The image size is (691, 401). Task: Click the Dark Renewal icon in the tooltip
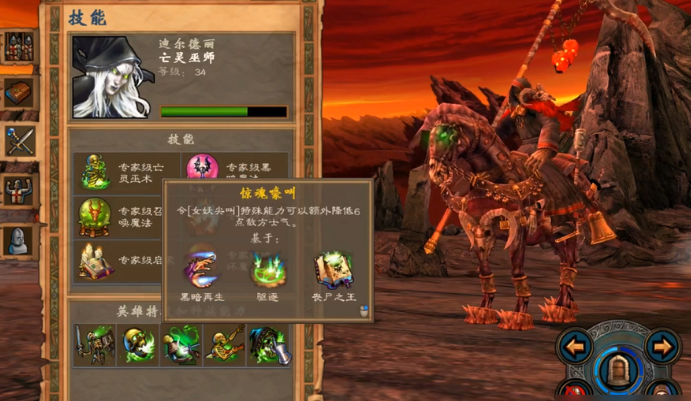[x=199, y=268]
